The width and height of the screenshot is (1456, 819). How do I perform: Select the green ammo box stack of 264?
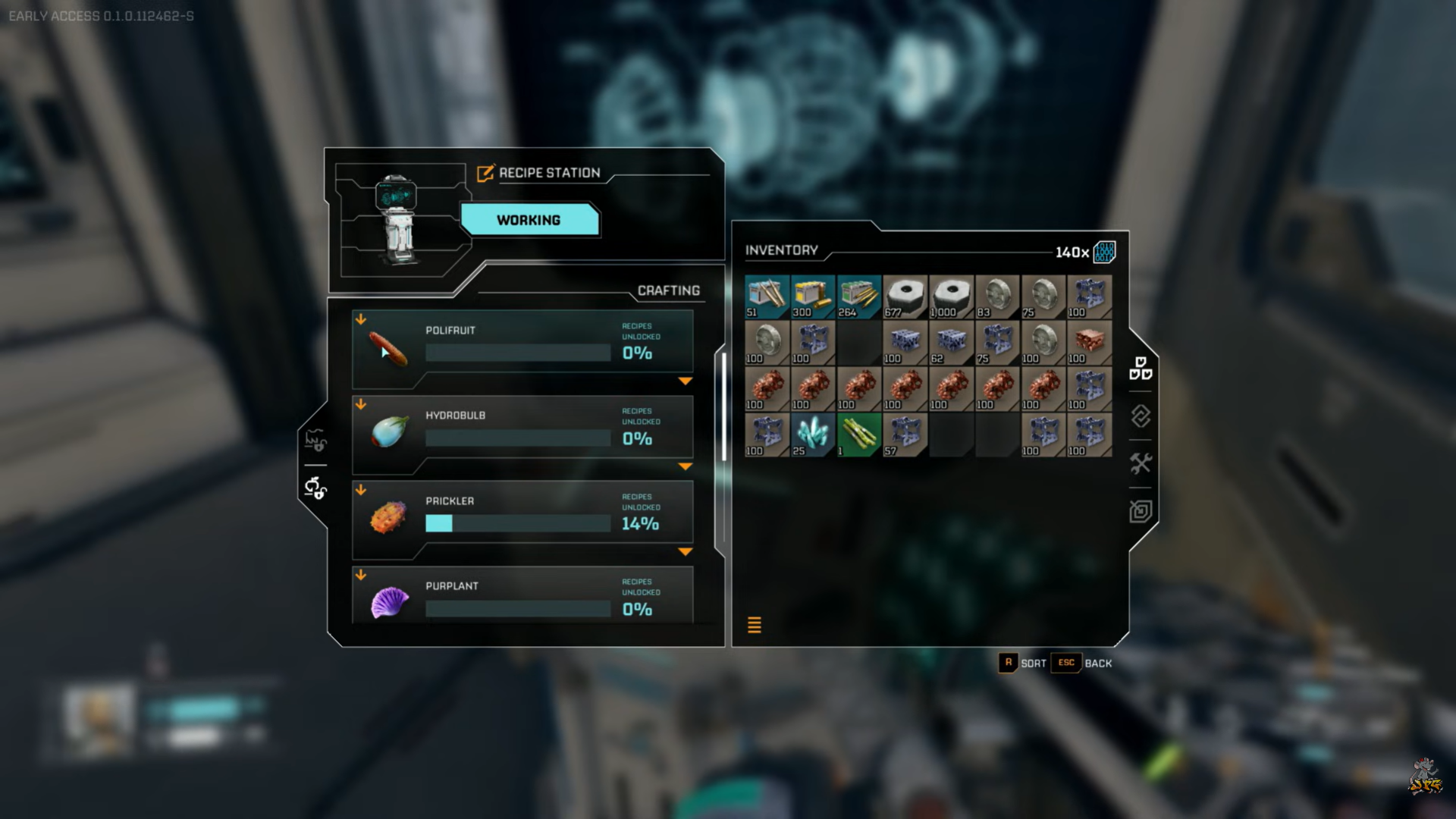tap(859, 297)
